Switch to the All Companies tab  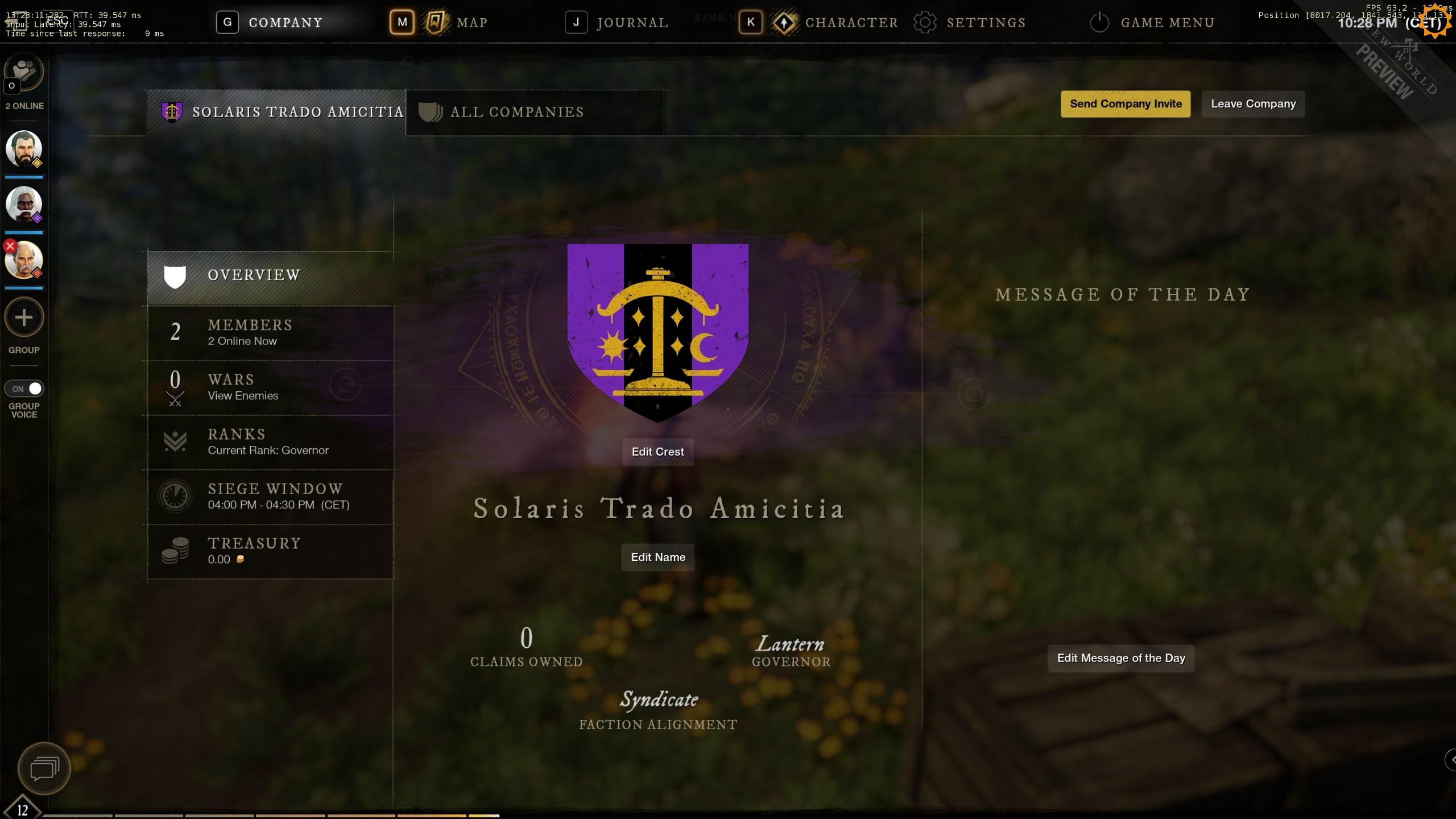point(516,112)
